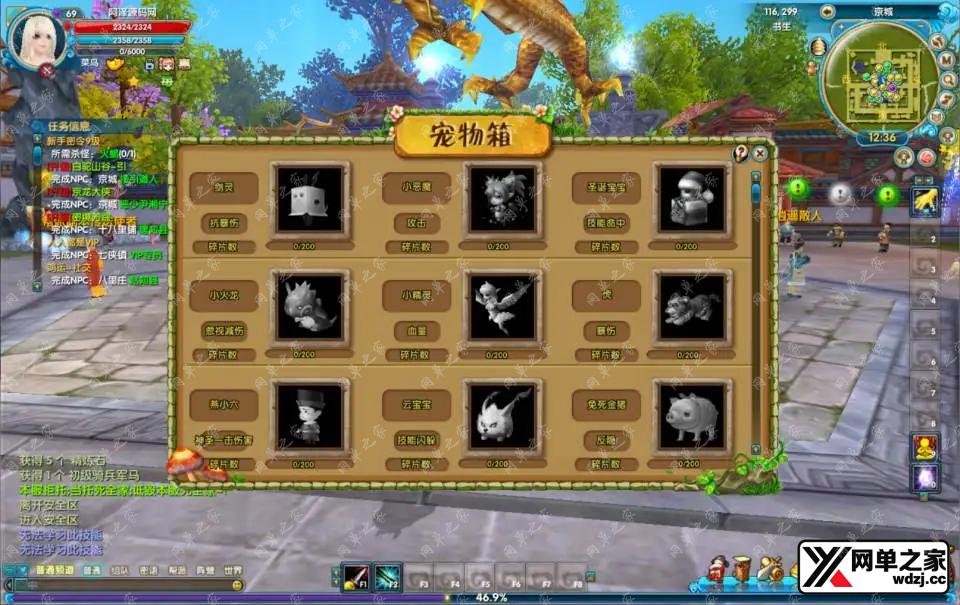Click the player character portrait avatar
960x605 pixels.
point(37,34)
